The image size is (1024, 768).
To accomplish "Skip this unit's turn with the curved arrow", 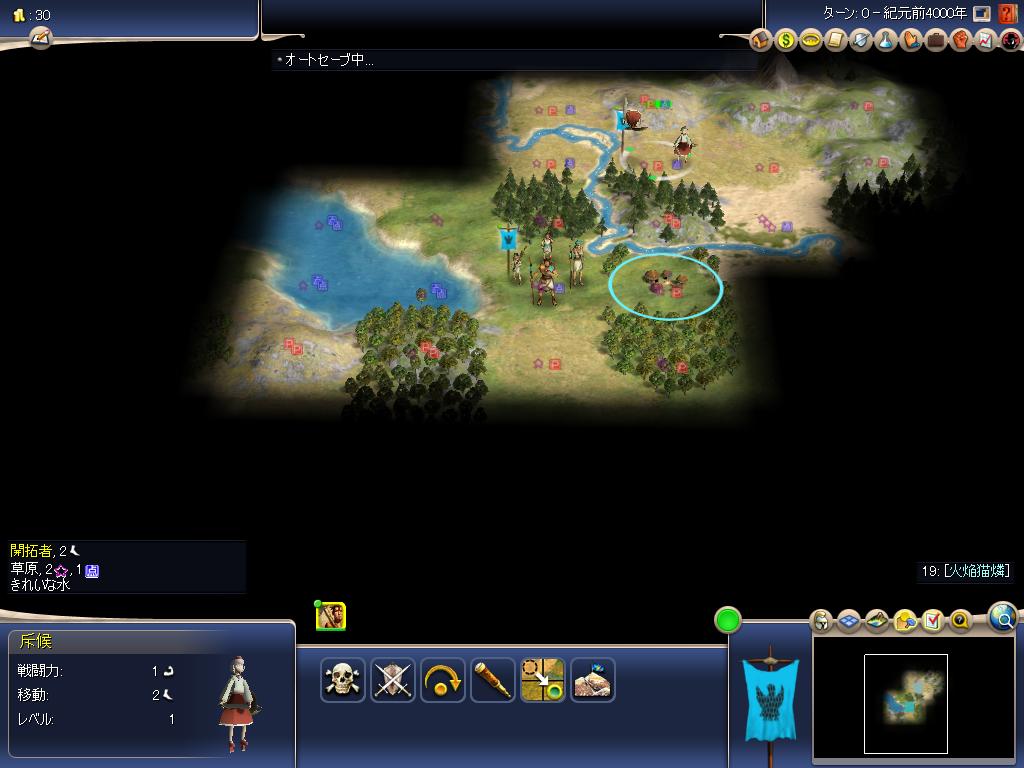I will point(443,681).
